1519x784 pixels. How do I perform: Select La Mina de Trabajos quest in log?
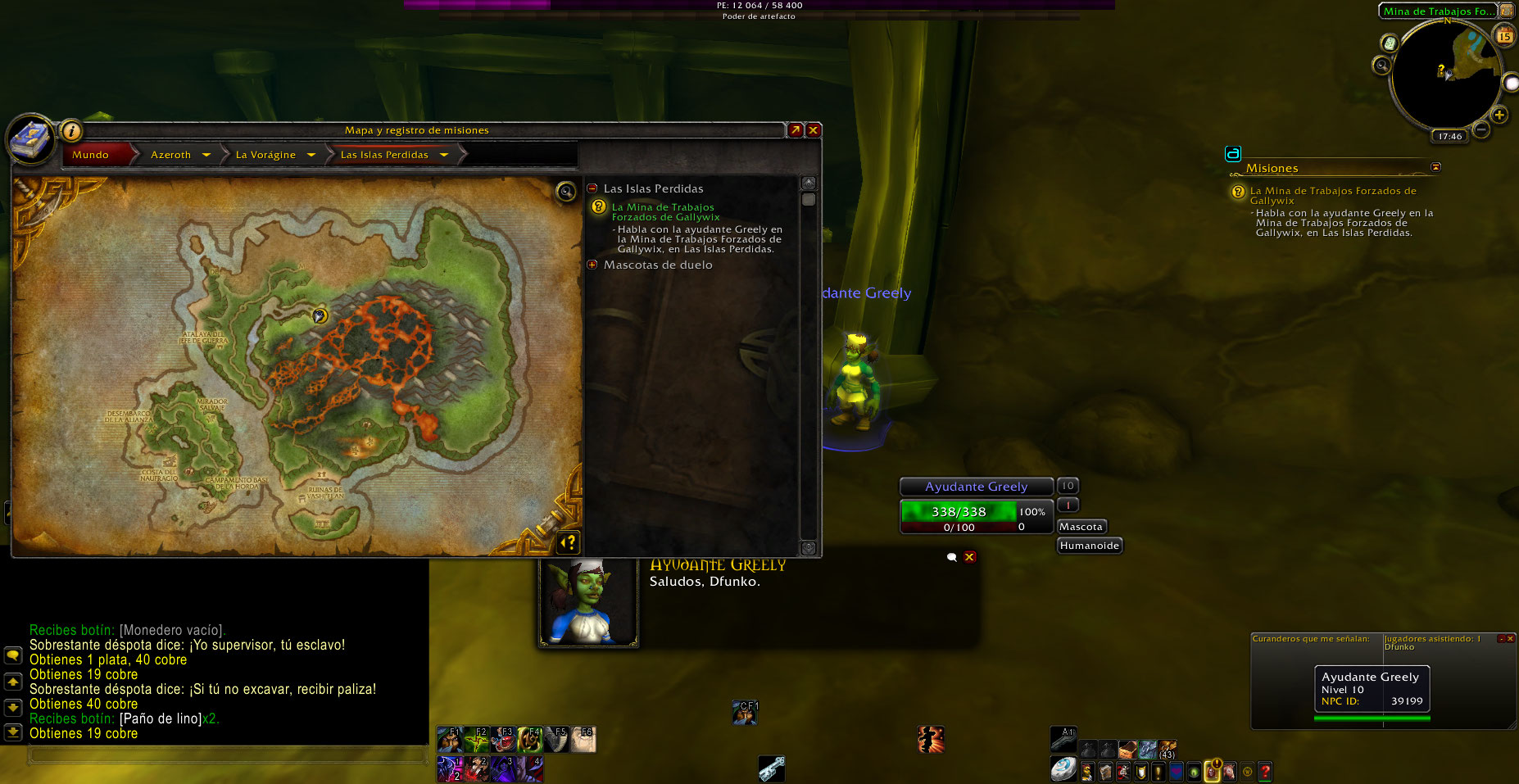point(664,212)
